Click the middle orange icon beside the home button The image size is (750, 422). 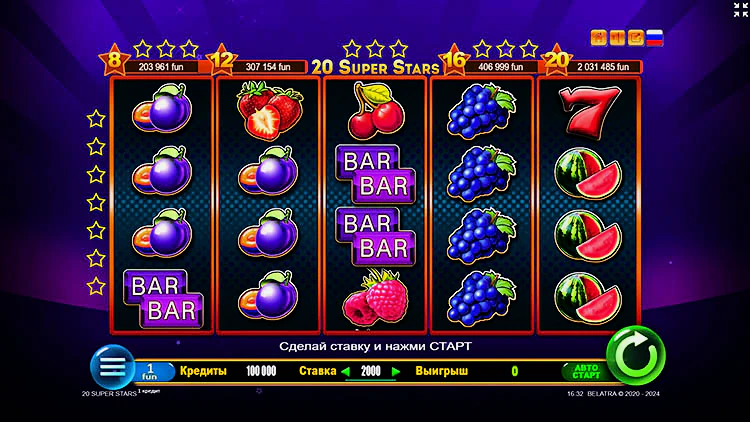click(x=617, y=39)
